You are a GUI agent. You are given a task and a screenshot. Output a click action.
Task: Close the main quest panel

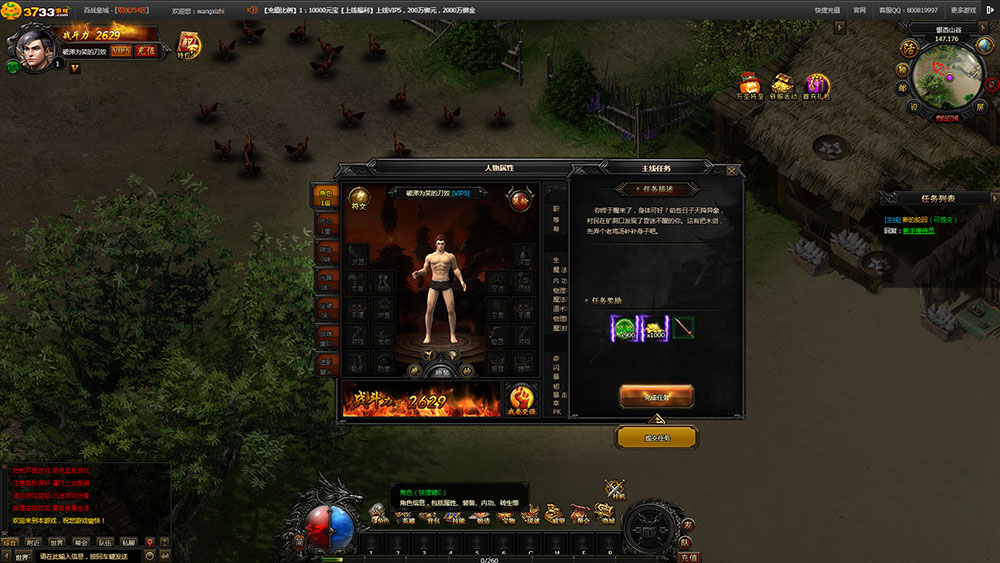click(733, 170)
